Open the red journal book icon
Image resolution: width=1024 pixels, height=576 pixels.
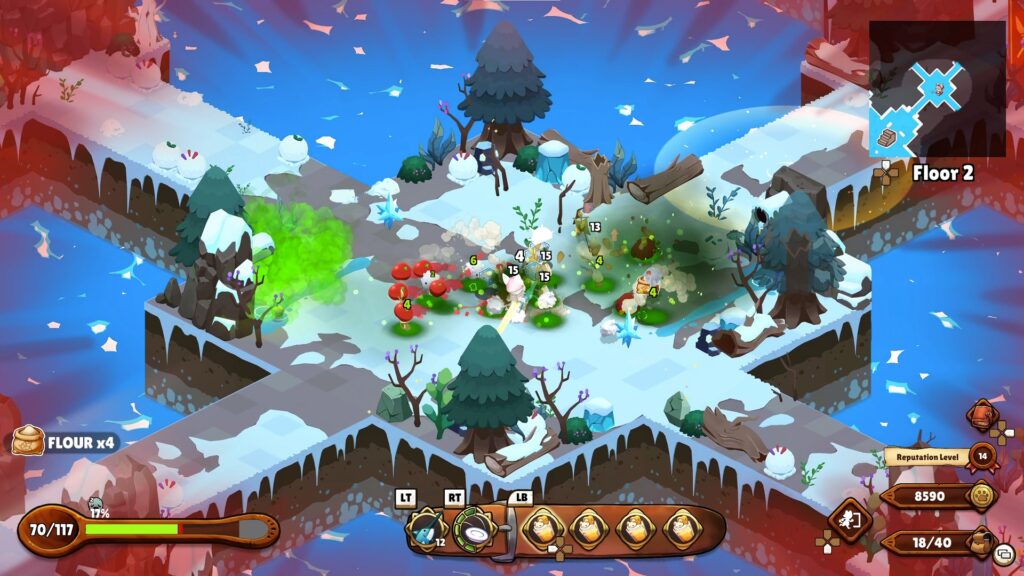click(982, 415)
